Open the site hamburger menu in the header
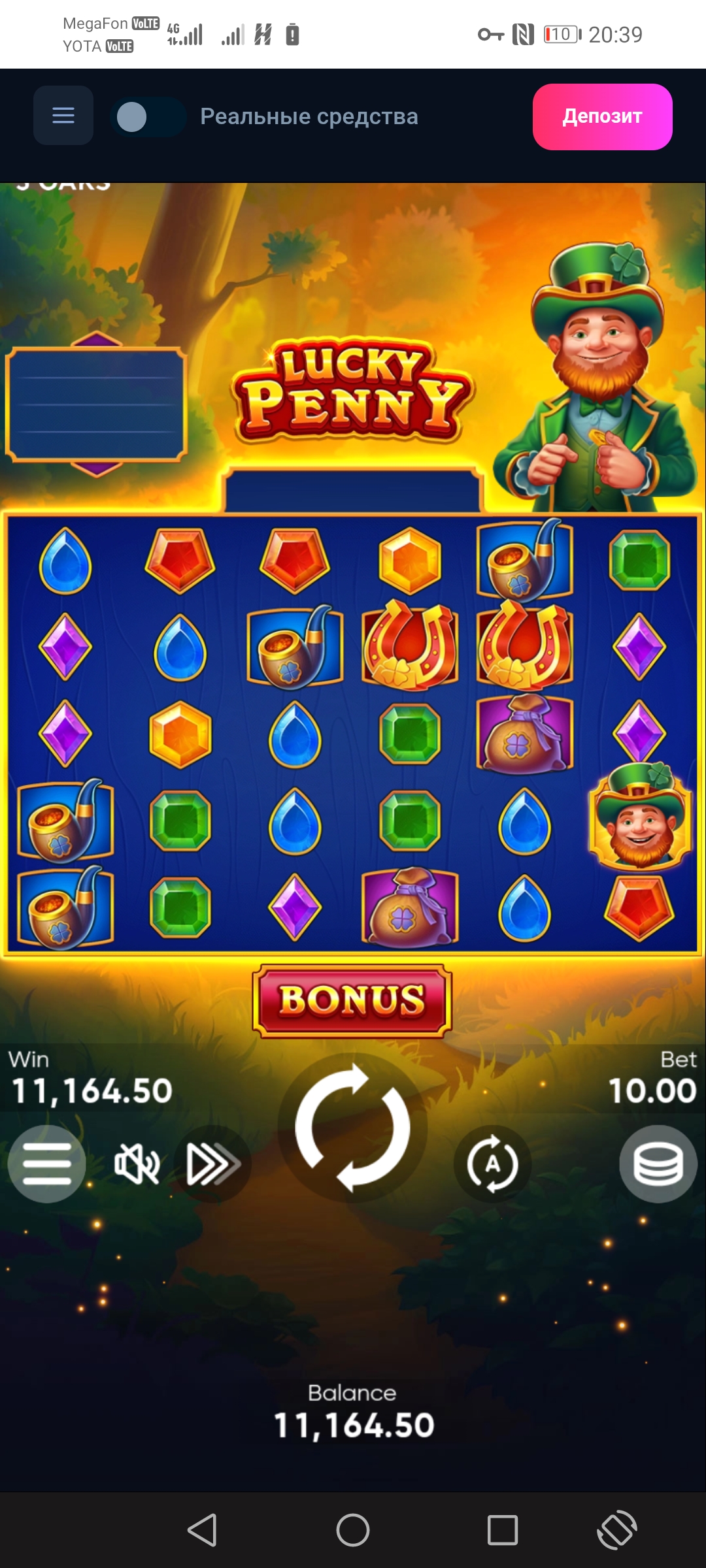The image size is (706, 1568). point(63,116)
